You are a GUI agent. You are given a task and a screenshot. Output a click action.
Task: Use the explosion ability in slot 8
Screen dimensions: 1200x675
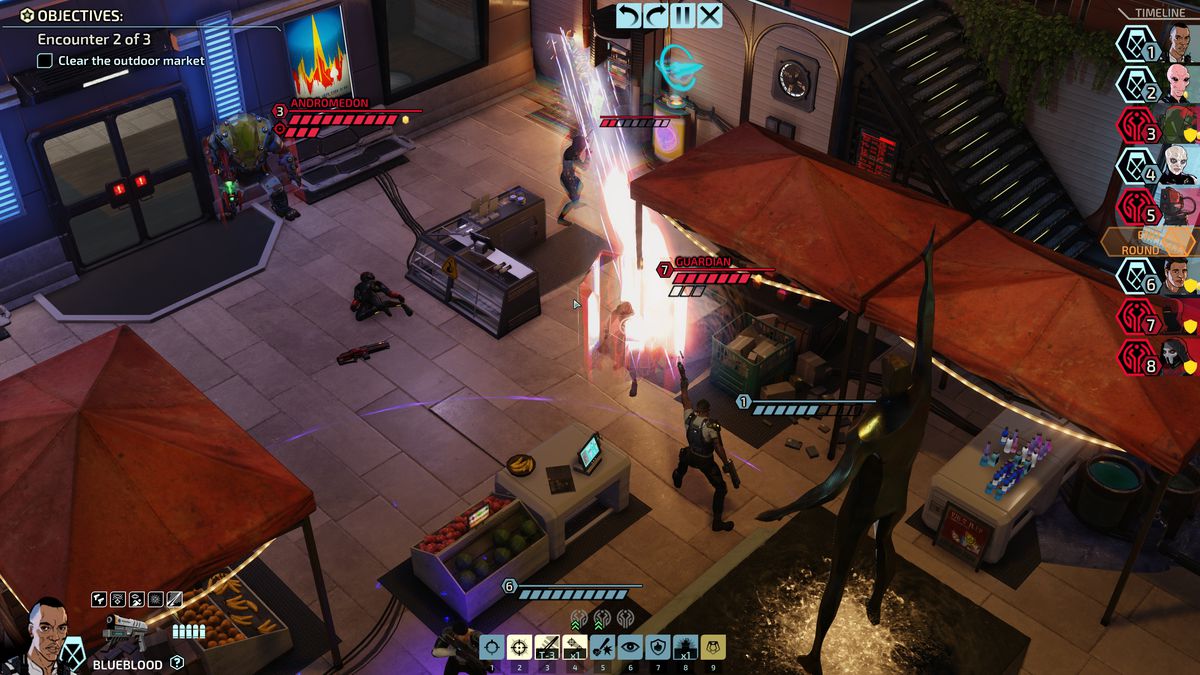(x=685, y=647)
